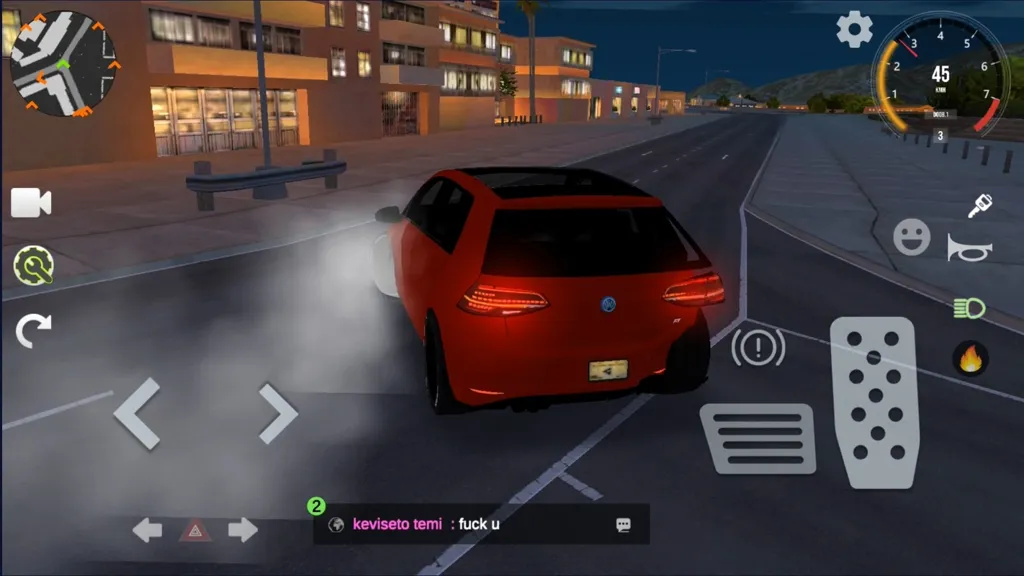Step on the gas pedal
The width and height of the screenshot is (1024, 576).
pos(874,402)
